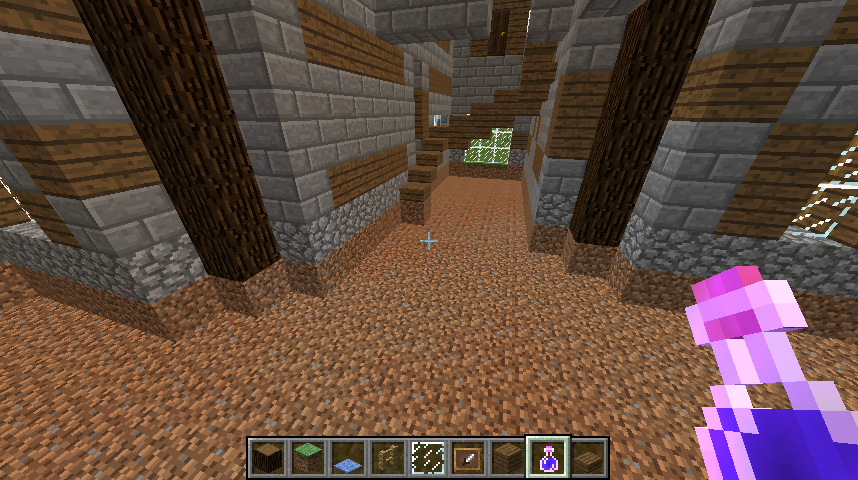
Task: Select the wooden slab hotbar slot
Action: click(588, 457)
